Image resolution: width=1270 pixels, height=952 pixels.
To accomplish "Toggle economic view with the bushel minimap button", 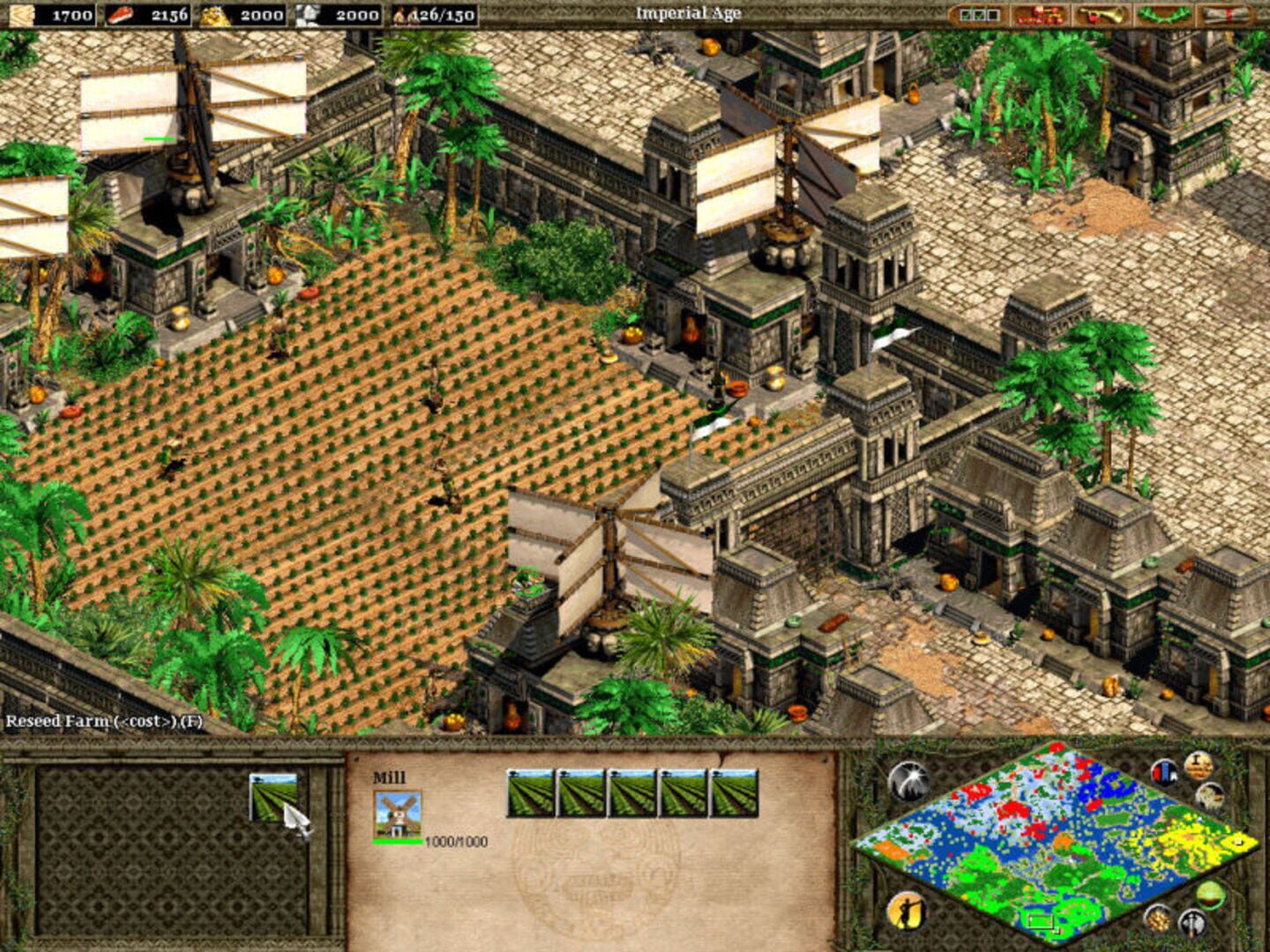I will pyautogui.click(x=1157, y=919).
